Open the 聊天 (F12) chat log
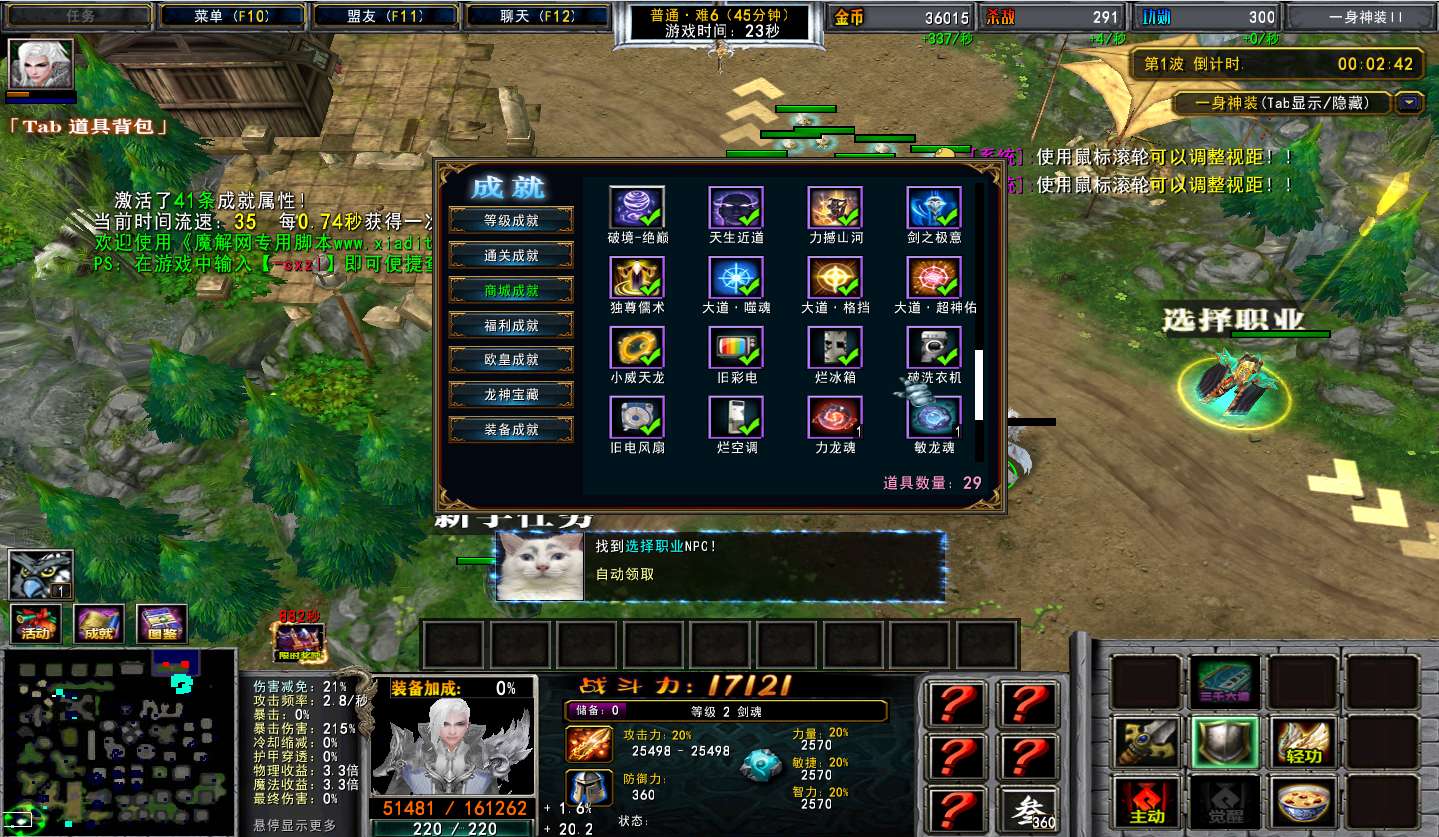Image resolution: width=1439 pixels, height=837 pixels. click(537, 16)
